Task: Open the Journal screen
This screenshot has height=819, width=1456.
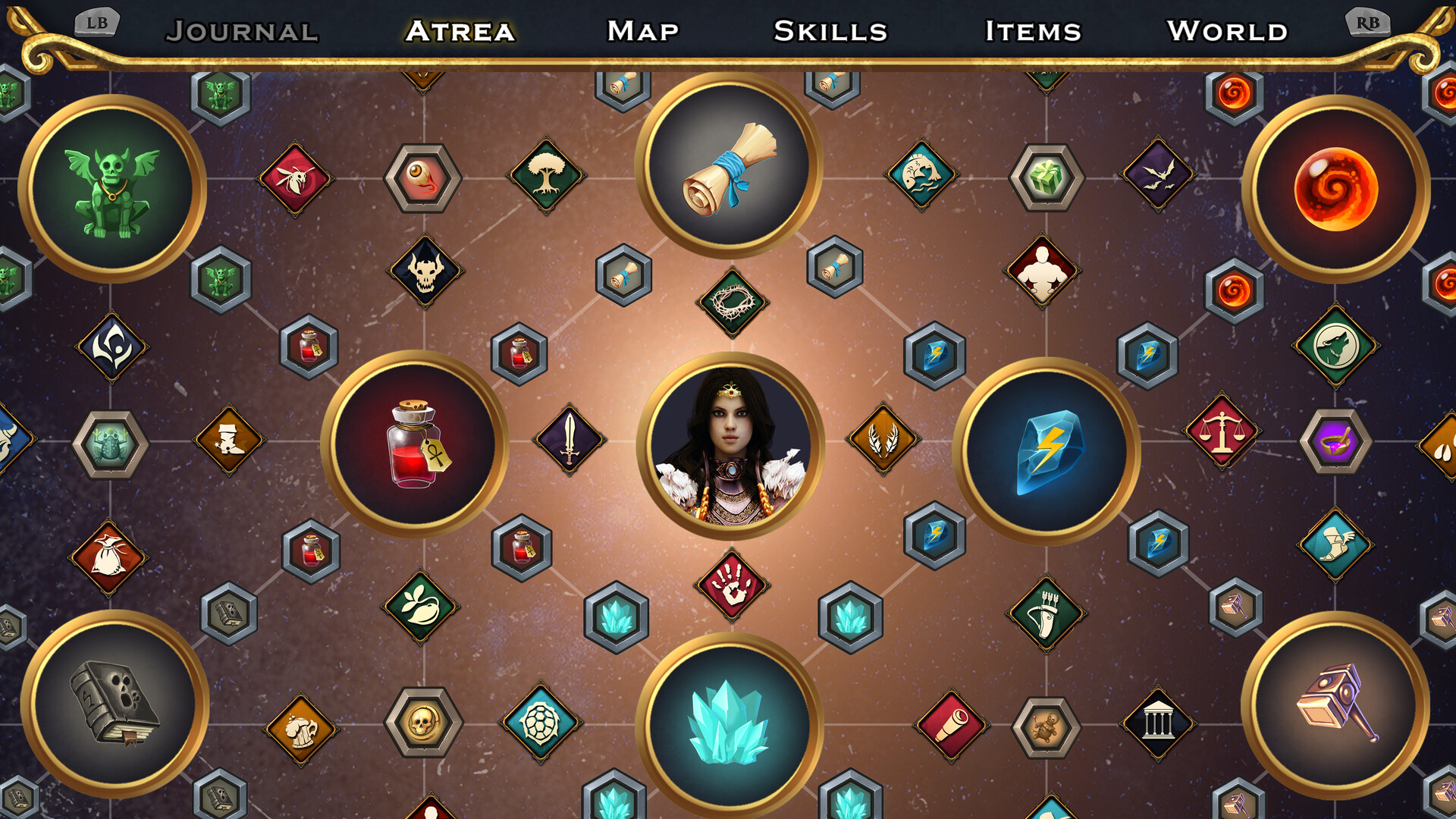Action: click(x=243, y=32)
